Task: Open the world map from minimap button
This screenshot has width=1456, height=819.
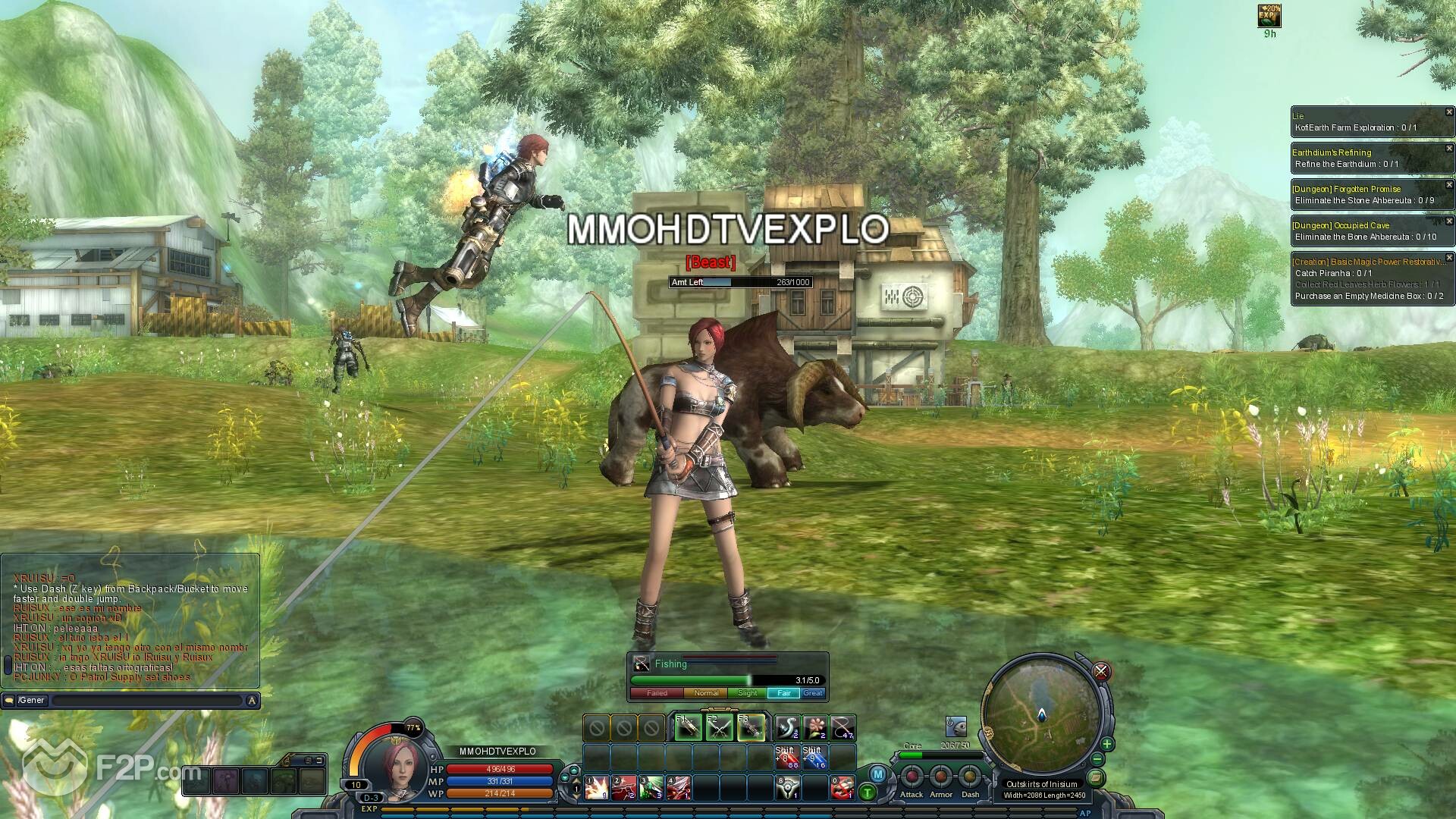Action: coord(1095,778)
